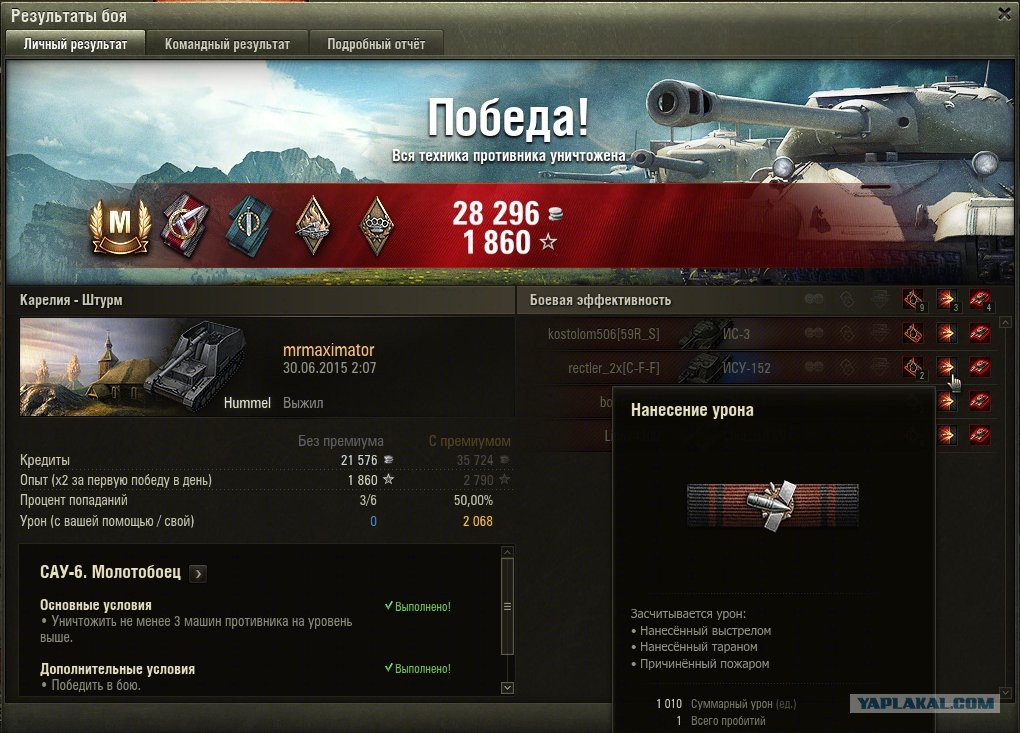Viewport: 1020px width, 733px height.
Task: Click the ИСУ-152 row's critical hits icon
Action: click(x=911, y=367)
